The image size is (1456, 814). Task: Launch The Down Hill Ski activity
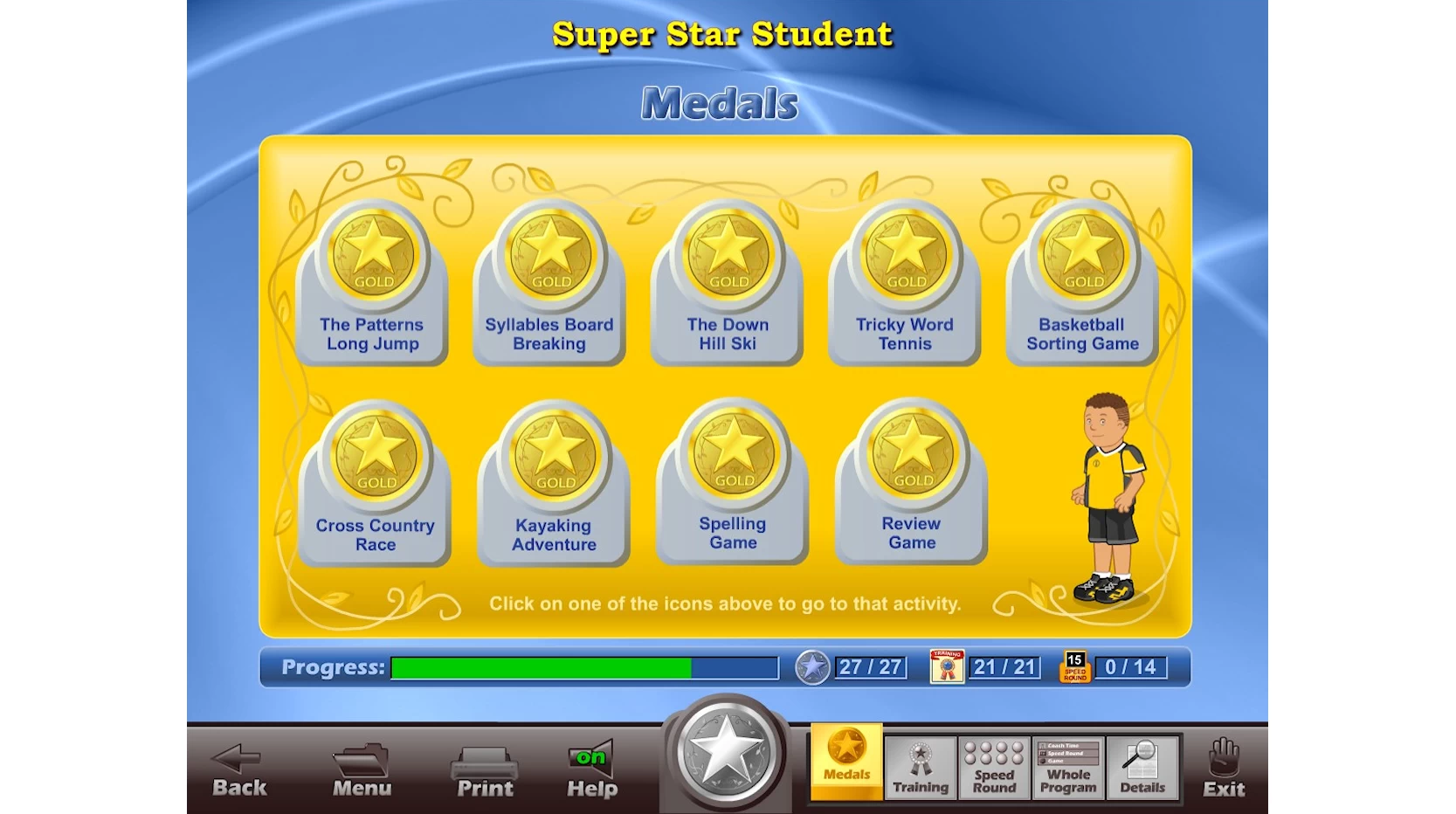(728, 281)
